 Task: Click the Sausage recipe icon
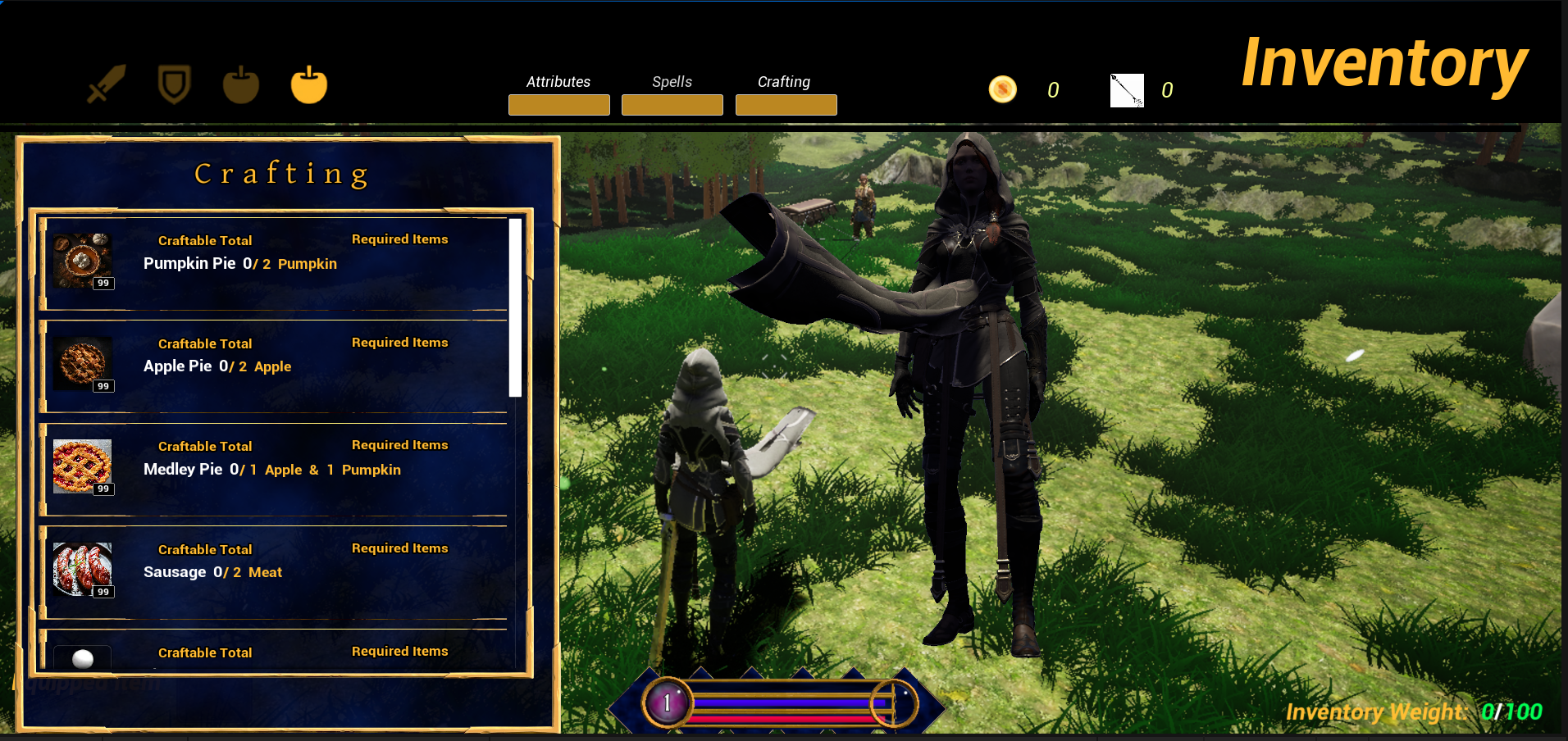coord(83,570)
